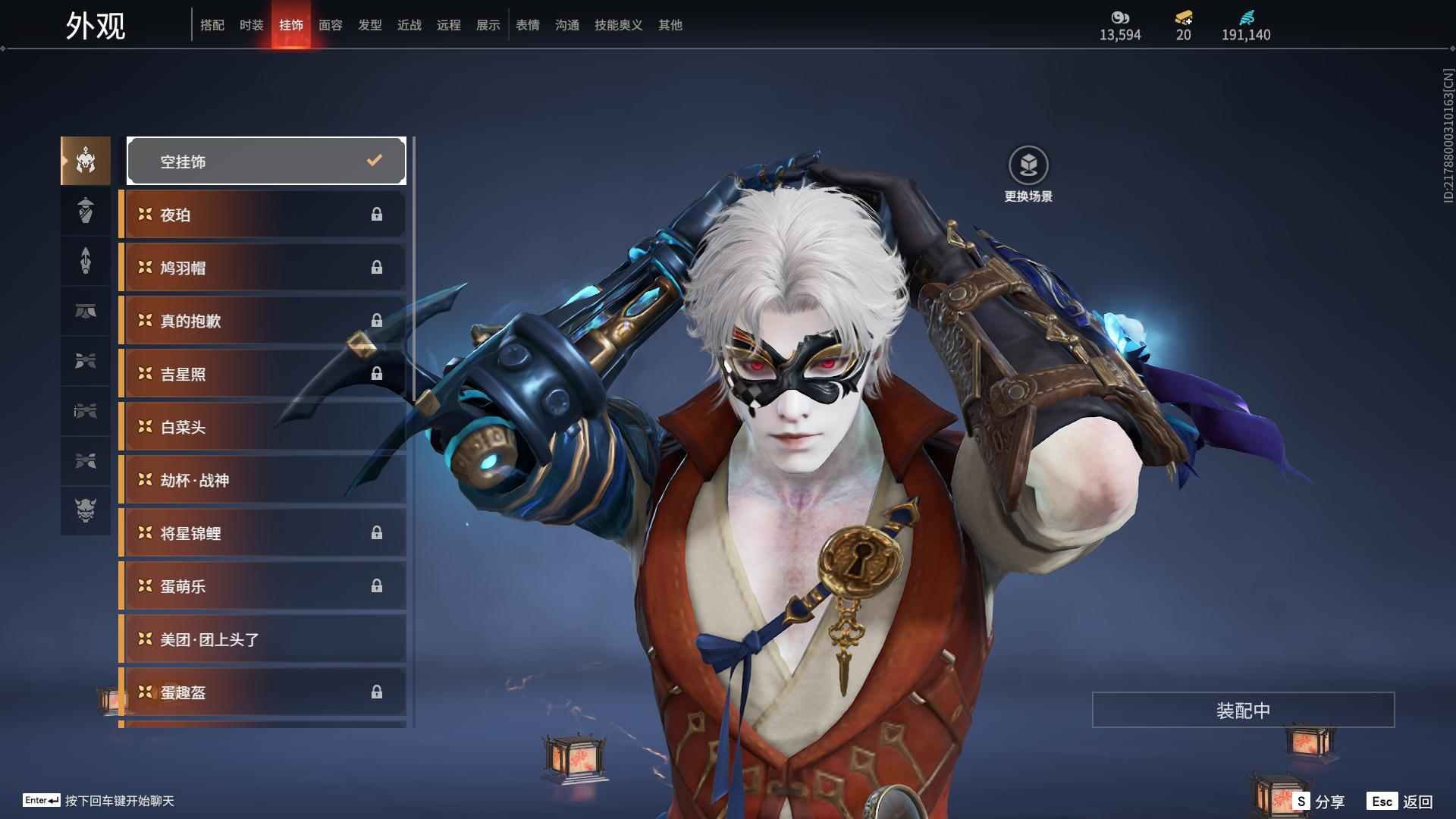Viewport: 1456px width, 819px height.
Task: Select the 白菜头 accessory
Action: click(x=262, y=427)
